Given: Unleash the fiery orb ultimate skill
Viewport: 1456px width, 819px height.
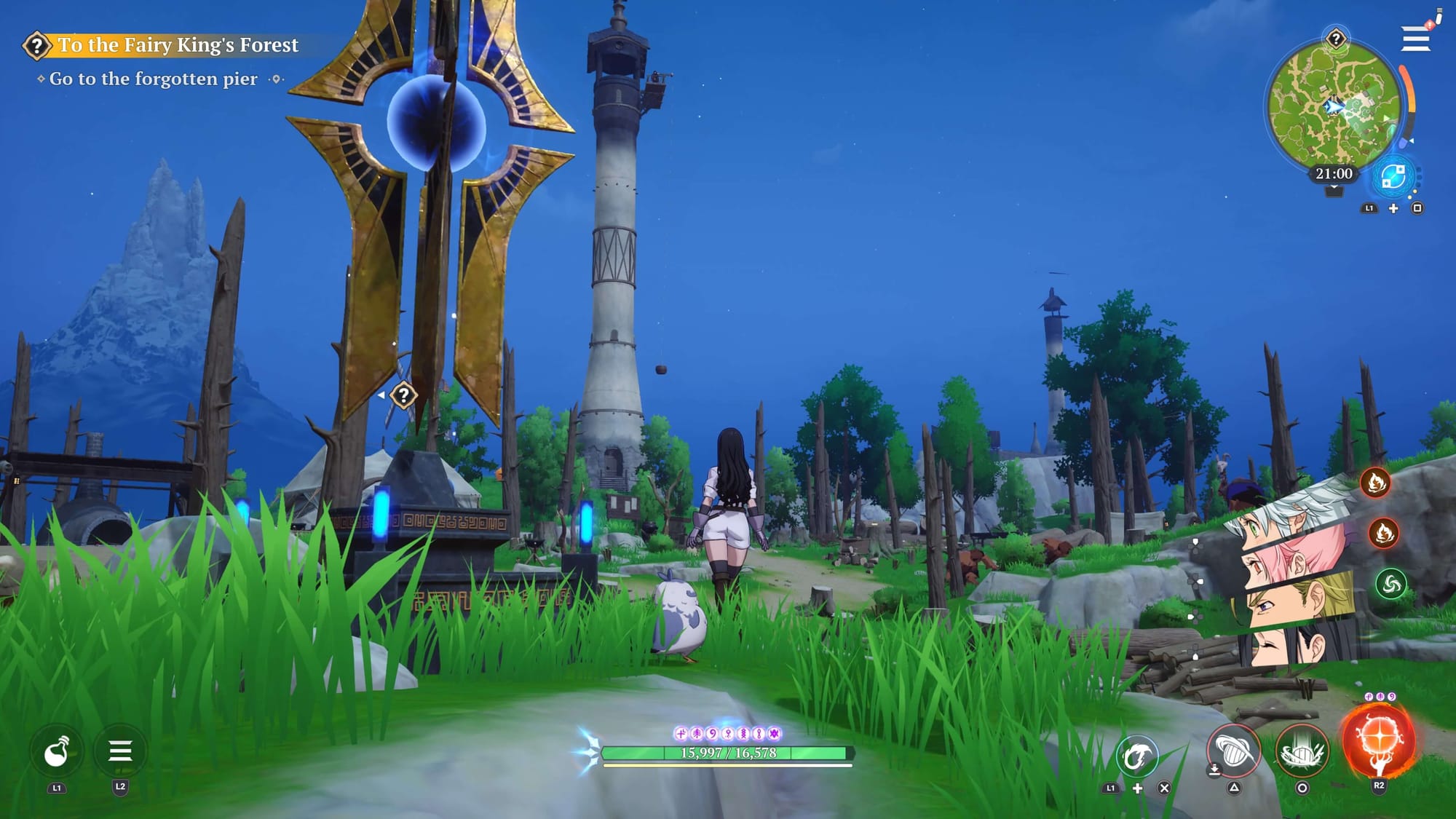Looking at the screenshot, I should (1378, 741).
